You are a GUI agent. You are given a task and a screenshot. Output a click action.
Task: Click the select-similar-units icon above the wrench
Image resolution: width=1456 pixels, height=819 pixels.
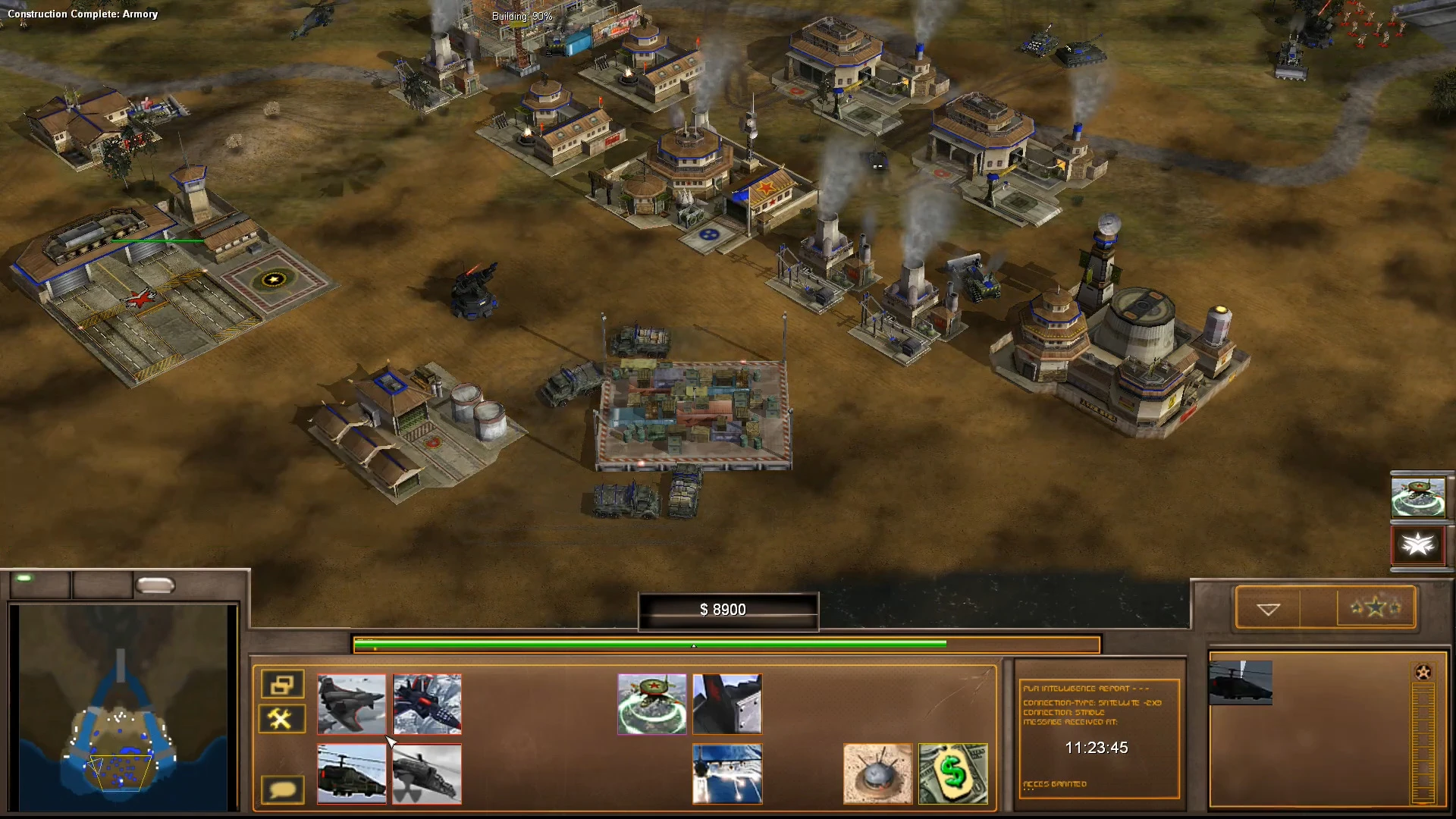pyautogui.click(x=281, y=684)
